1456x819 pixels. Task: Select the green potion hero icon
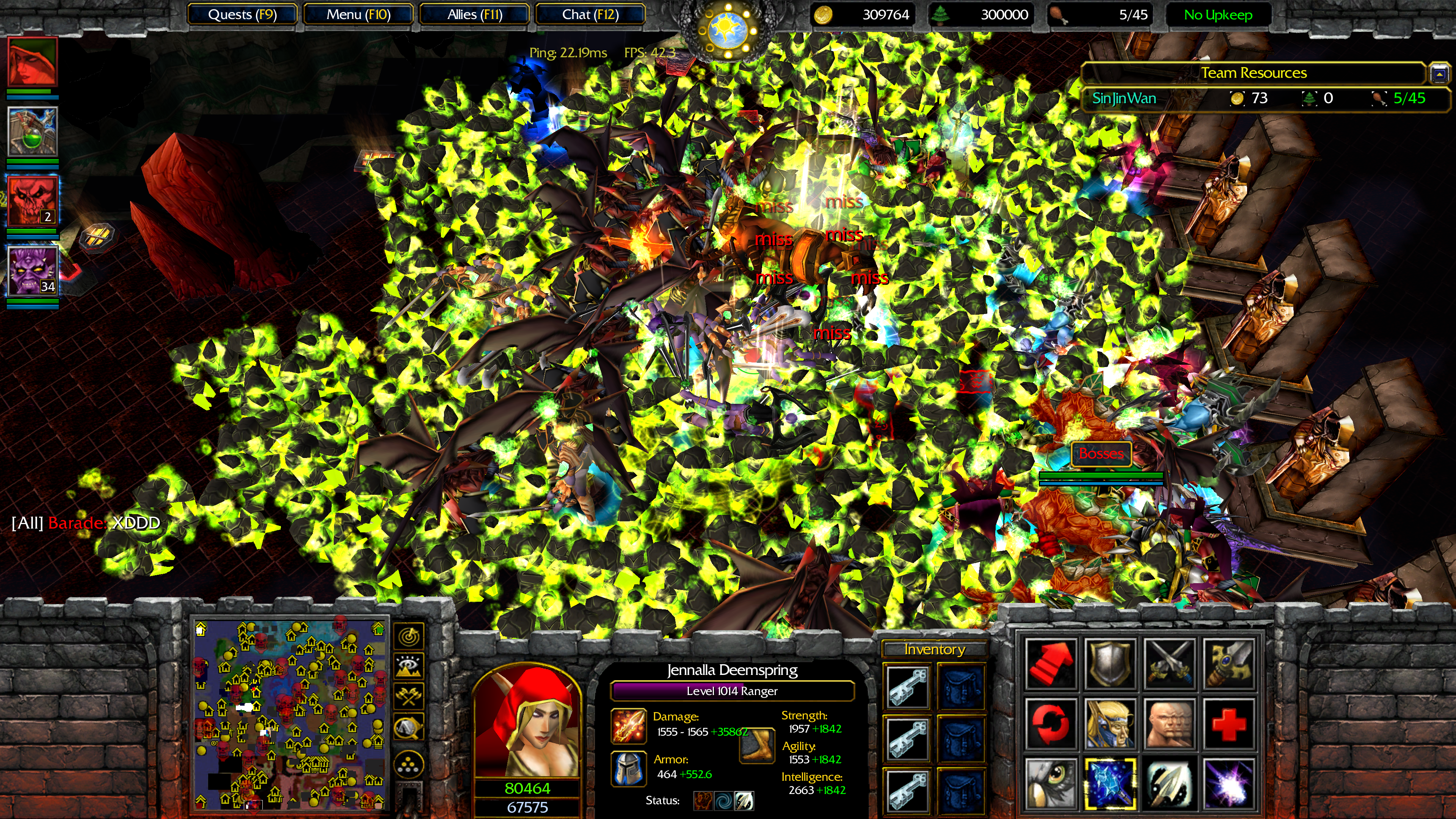click(x=32, y=131)
